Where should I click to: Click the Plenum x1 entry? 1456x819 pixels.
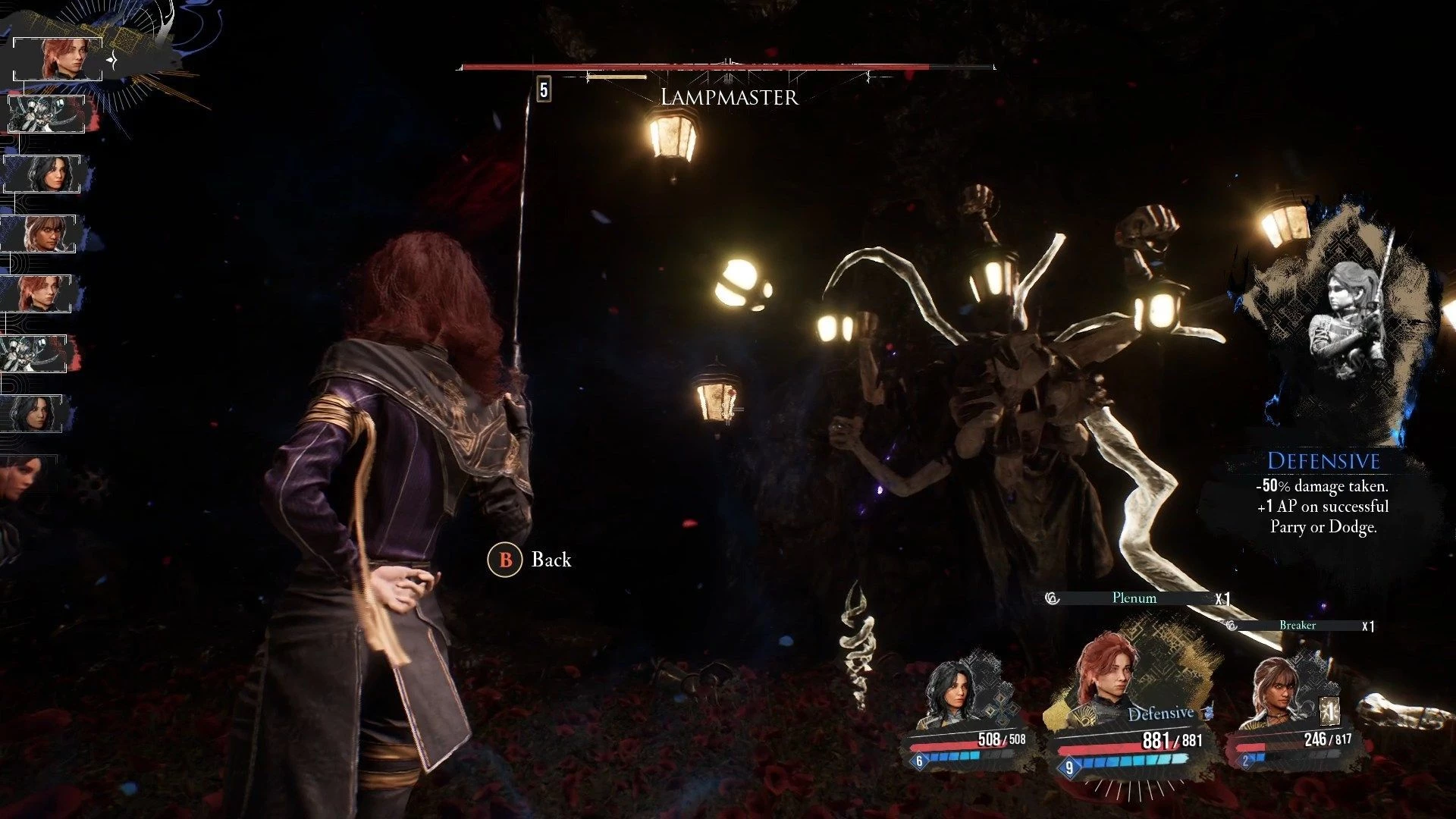click(1135, 598)
